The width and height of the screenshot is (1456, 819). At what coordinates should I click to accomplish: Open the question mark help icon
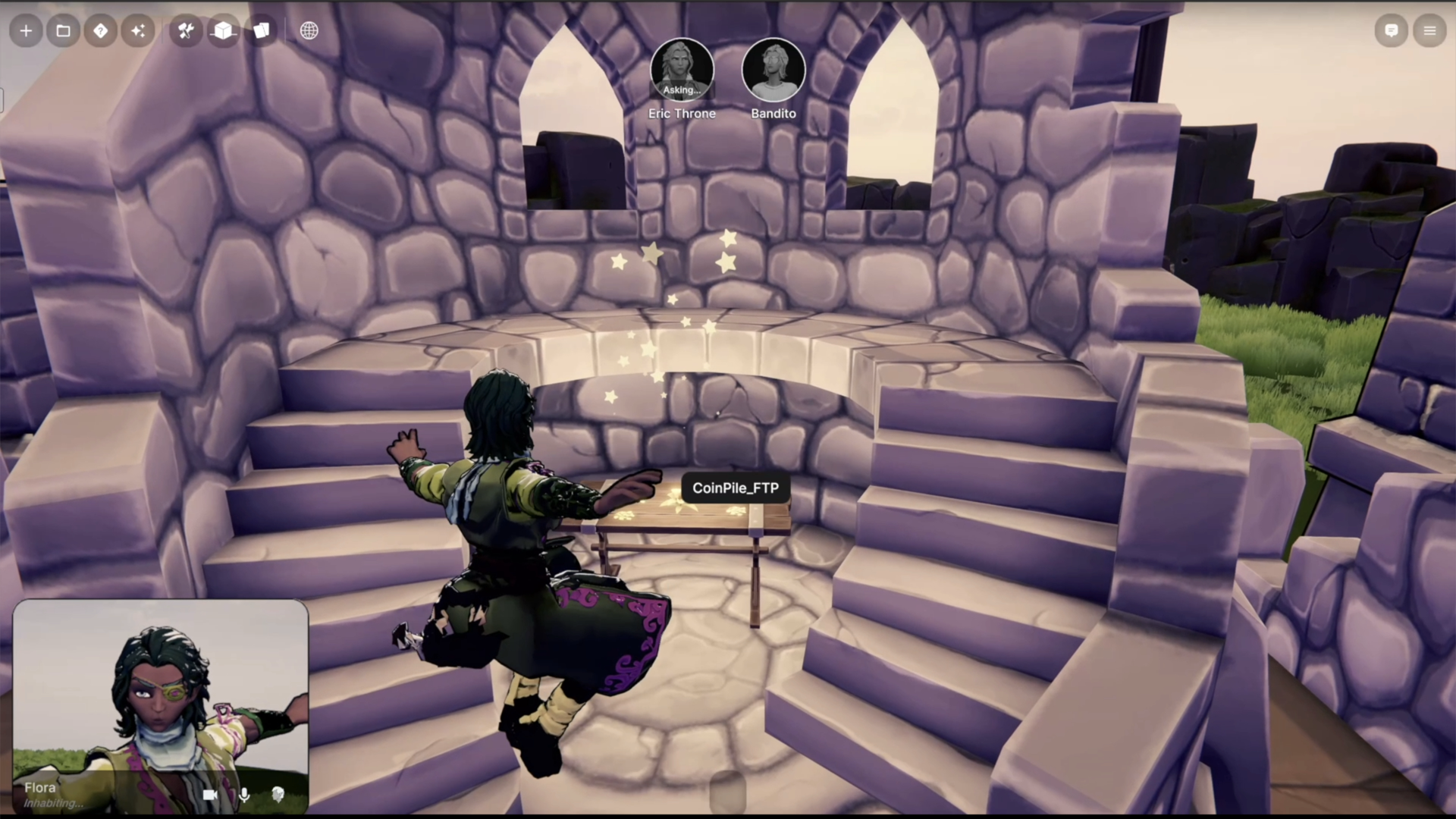point(101,31)
